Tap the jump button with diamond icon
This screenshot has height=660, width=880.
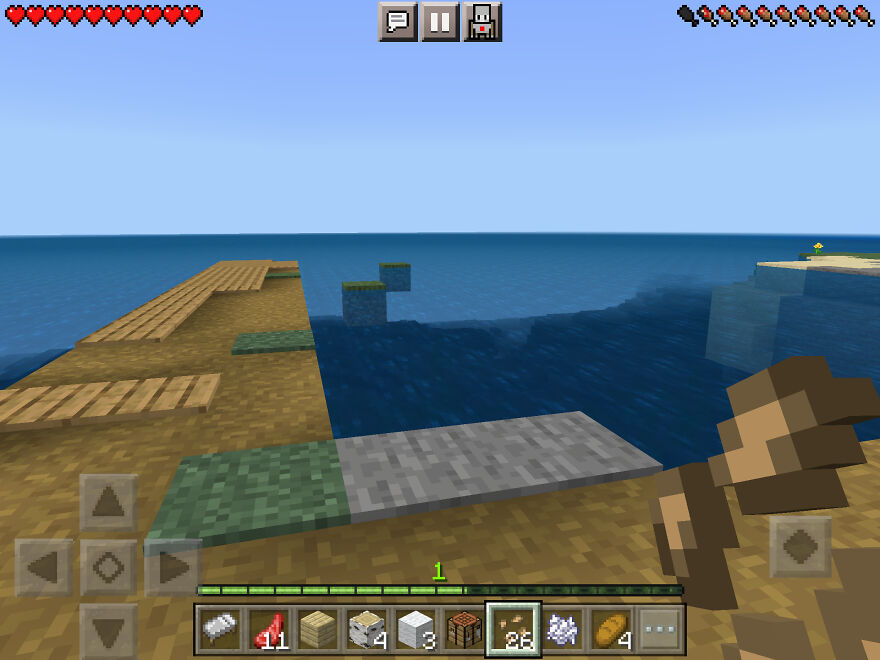click(x=801, y=547)
